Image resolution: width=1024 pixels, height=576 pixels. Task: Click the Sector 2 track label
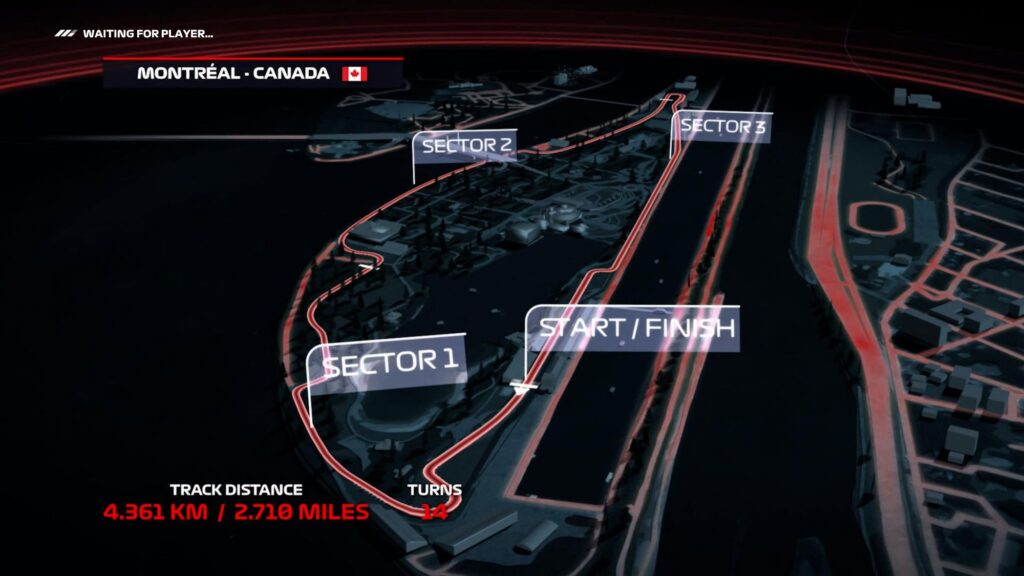[467, 146]
